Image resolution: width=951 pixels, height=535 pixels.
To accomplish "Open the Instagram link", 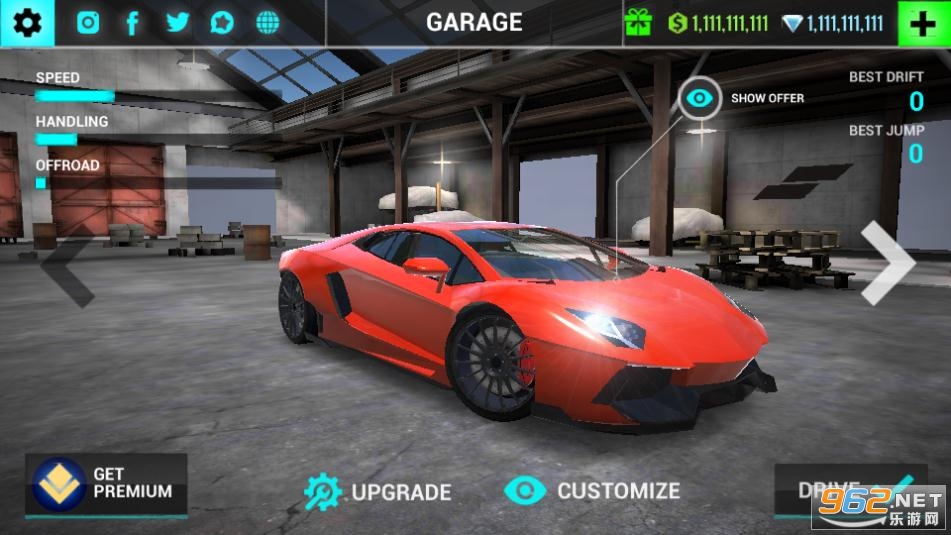I will point(88,23).
